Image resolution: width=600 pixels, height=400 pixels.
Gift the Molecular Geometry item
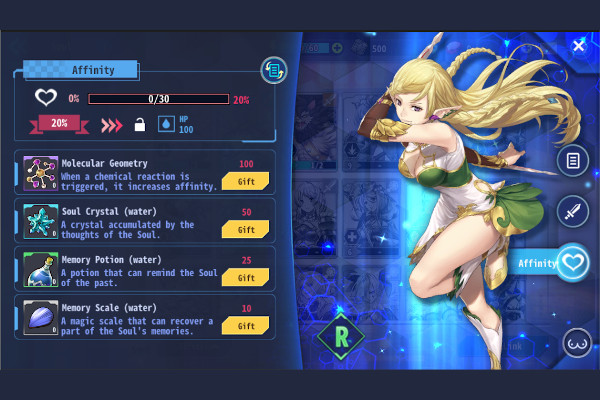(246, 181)
